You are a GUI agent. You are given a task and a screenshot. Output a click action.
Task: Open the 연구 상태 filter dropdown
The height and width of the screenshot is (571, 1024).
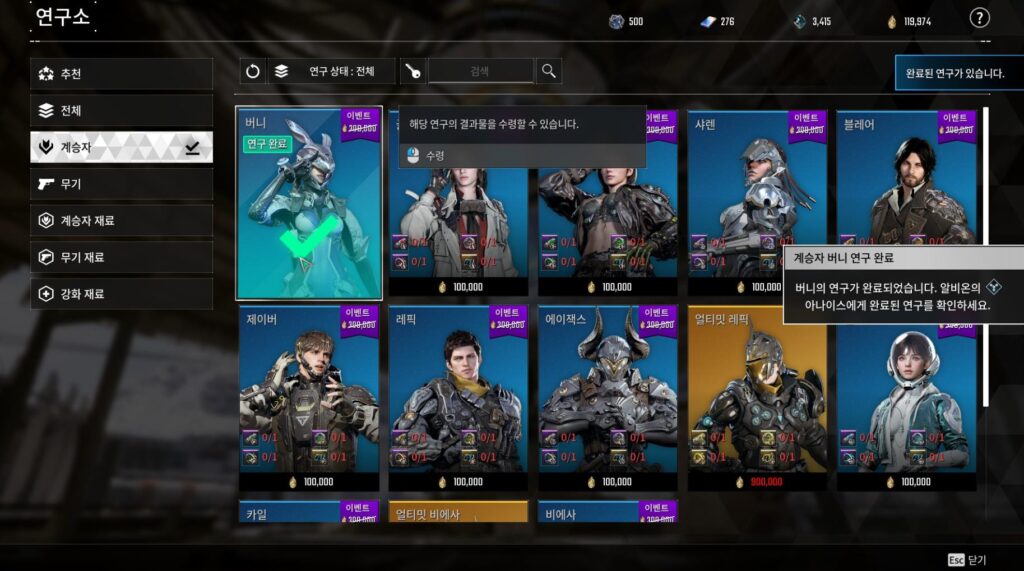[331, 71]
